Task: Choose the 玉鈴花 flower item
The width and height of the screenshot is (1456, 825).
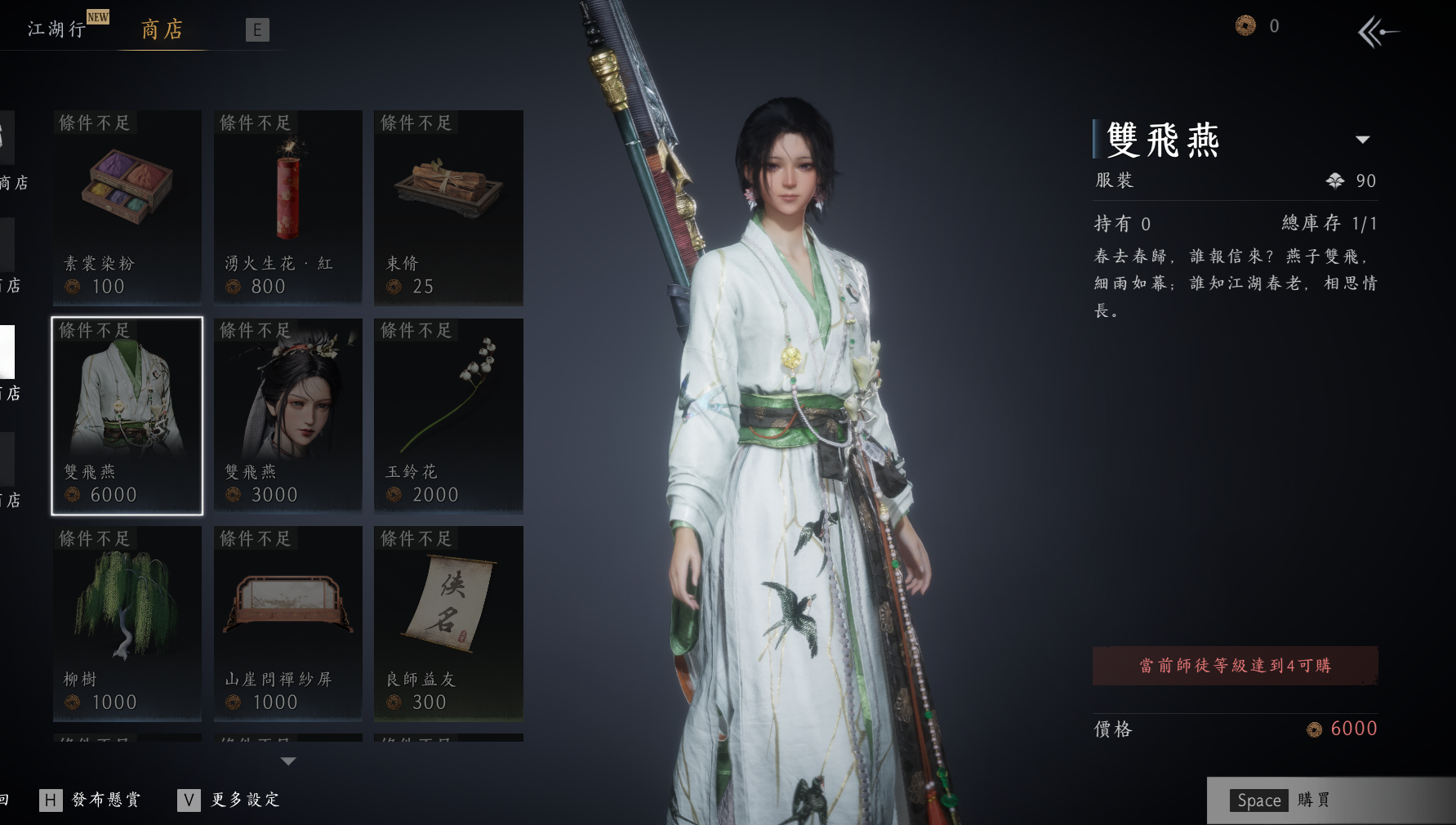Action: click(448, 416)
